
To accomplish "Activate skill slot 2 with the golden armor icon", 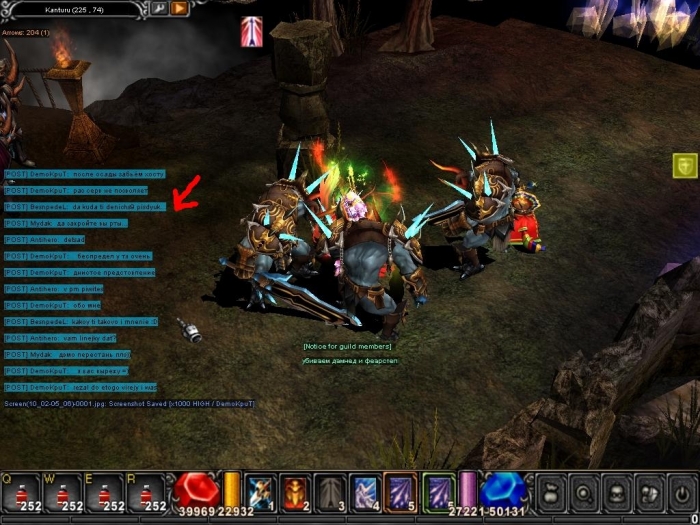I will click(295, 491).
